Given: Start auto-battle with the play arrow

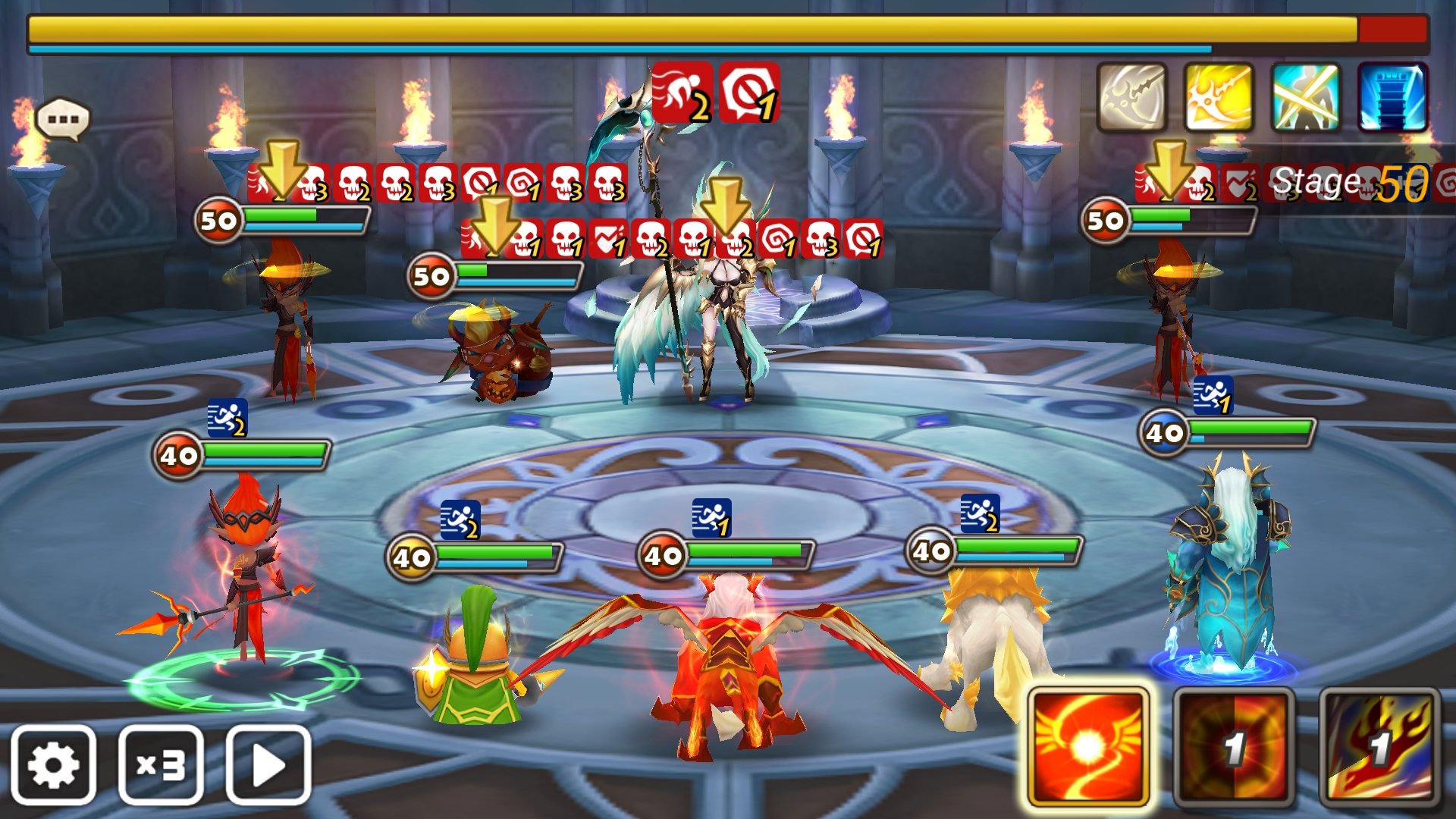Looking at the screenshot, I should (x=268, y=764).
